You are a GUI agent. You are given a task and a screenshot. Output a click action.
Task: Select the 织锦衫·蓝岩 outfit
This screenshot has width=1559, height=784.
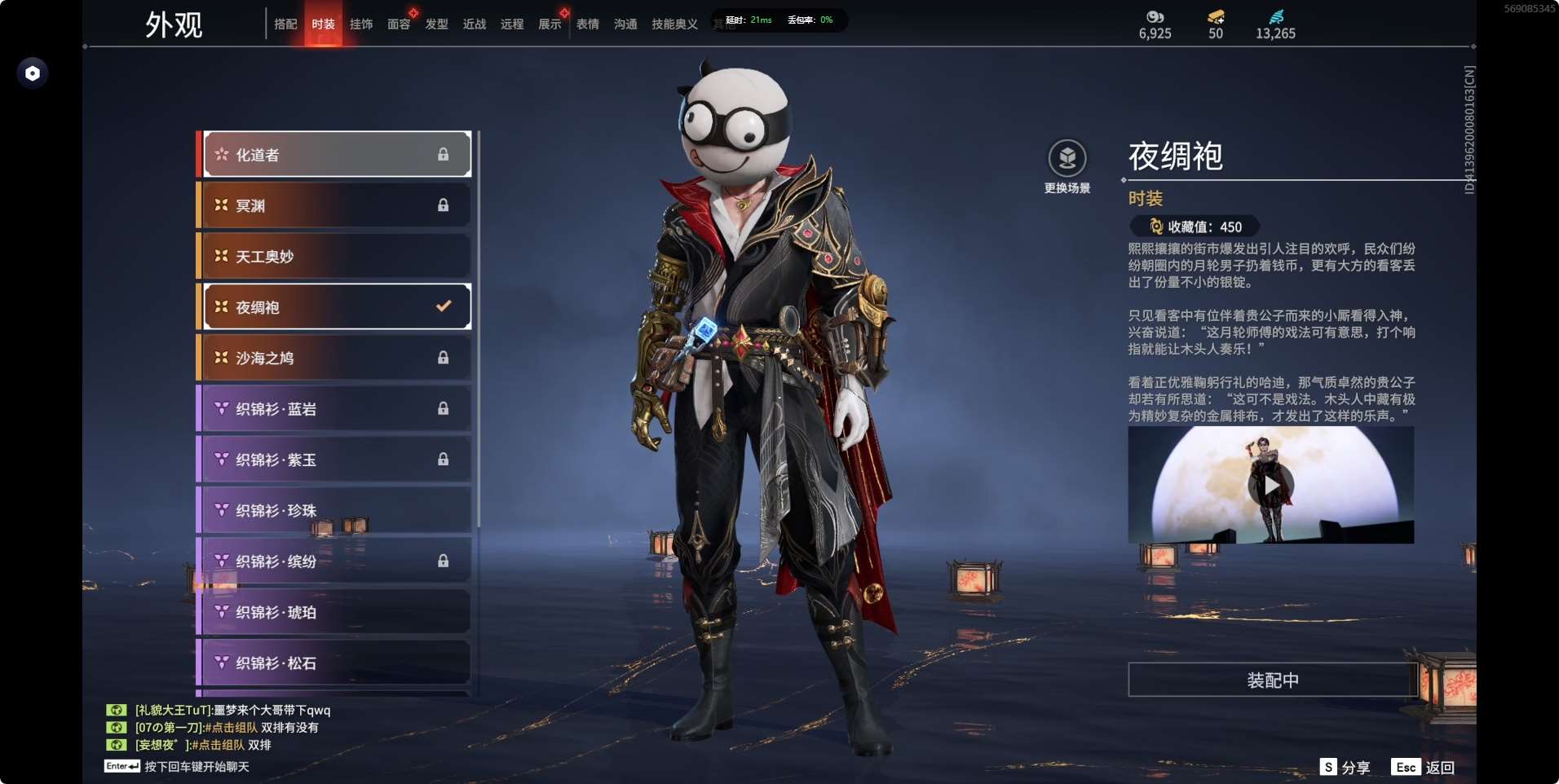335,408
